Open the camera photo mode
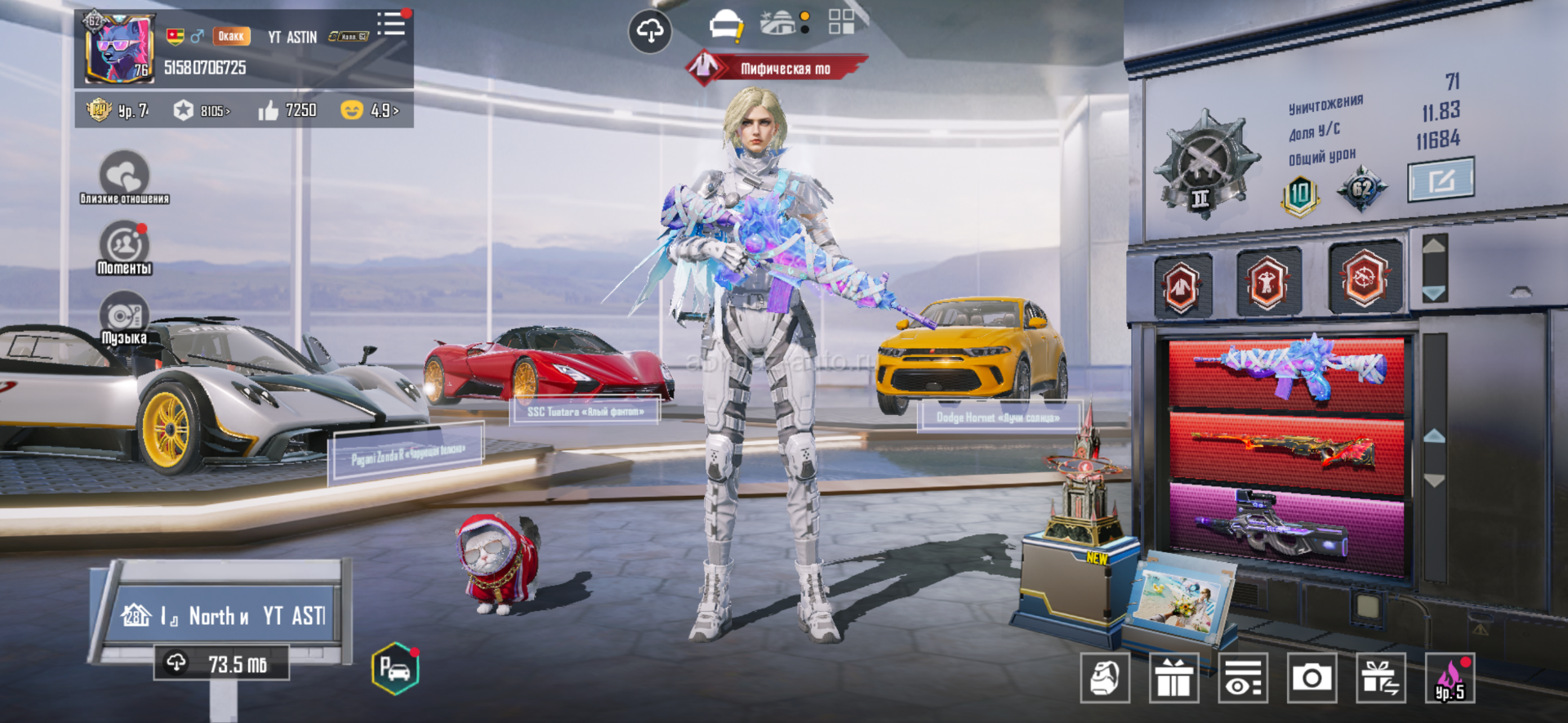Screen dimensions: 1568x723 click(1312, 677)
